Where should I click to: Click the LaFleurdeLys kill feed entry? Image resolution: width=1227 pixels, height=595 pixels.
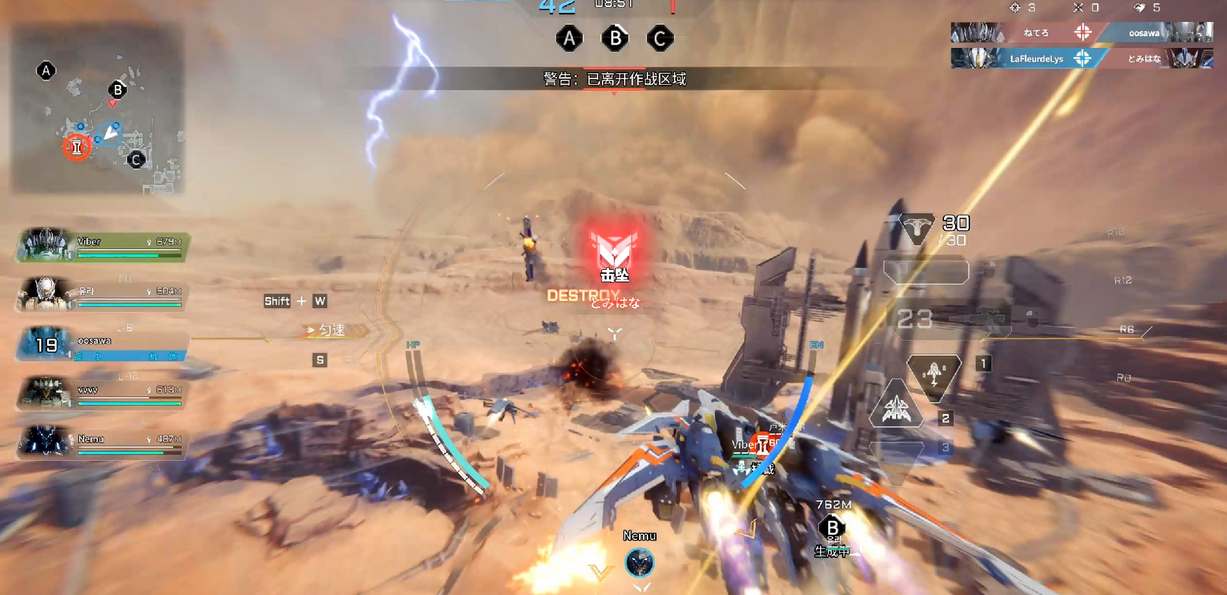pyautogui.click(x=1030, y=58)
